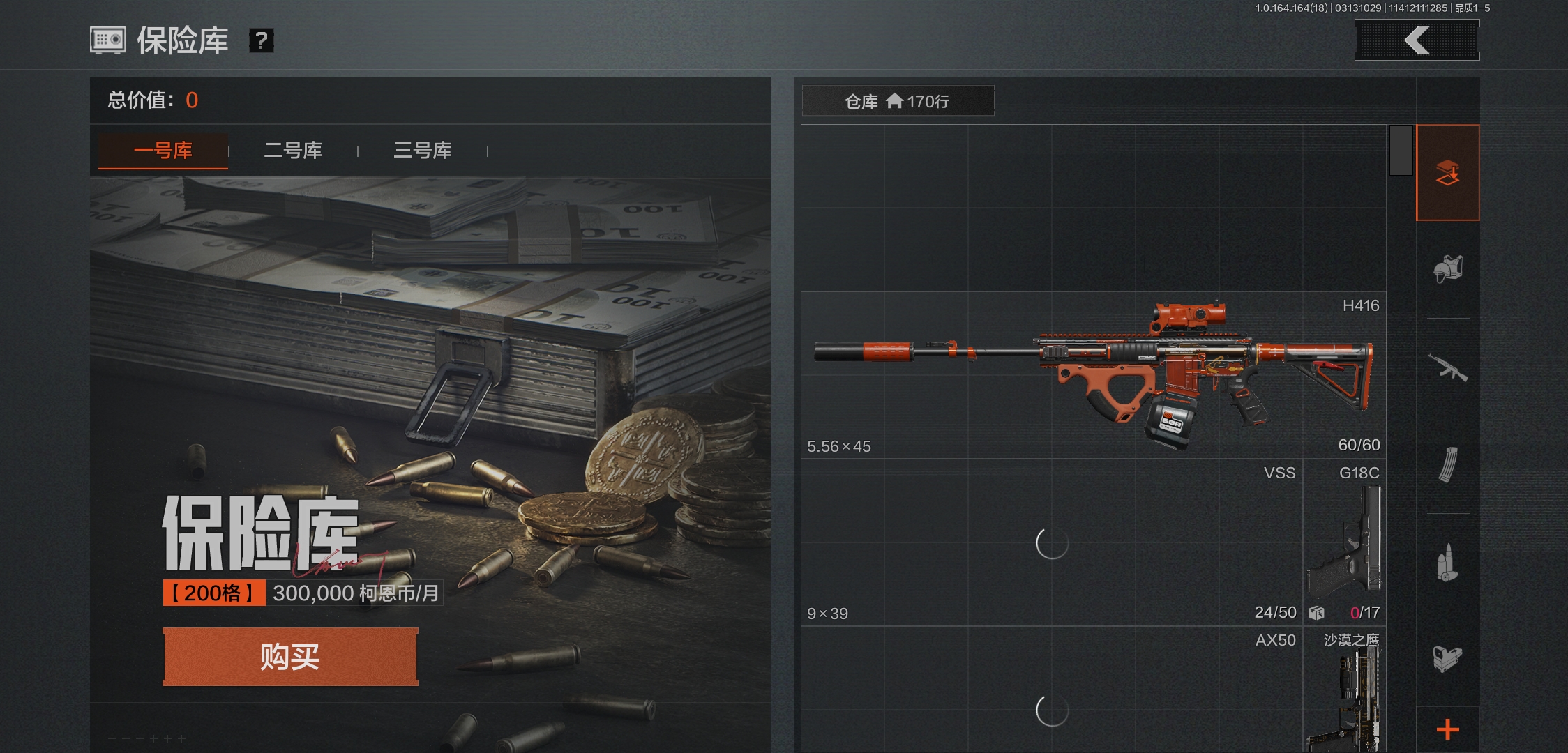Switch to the 二号库 tab
Screen dimensions: 1568x753
click(293, 151)
